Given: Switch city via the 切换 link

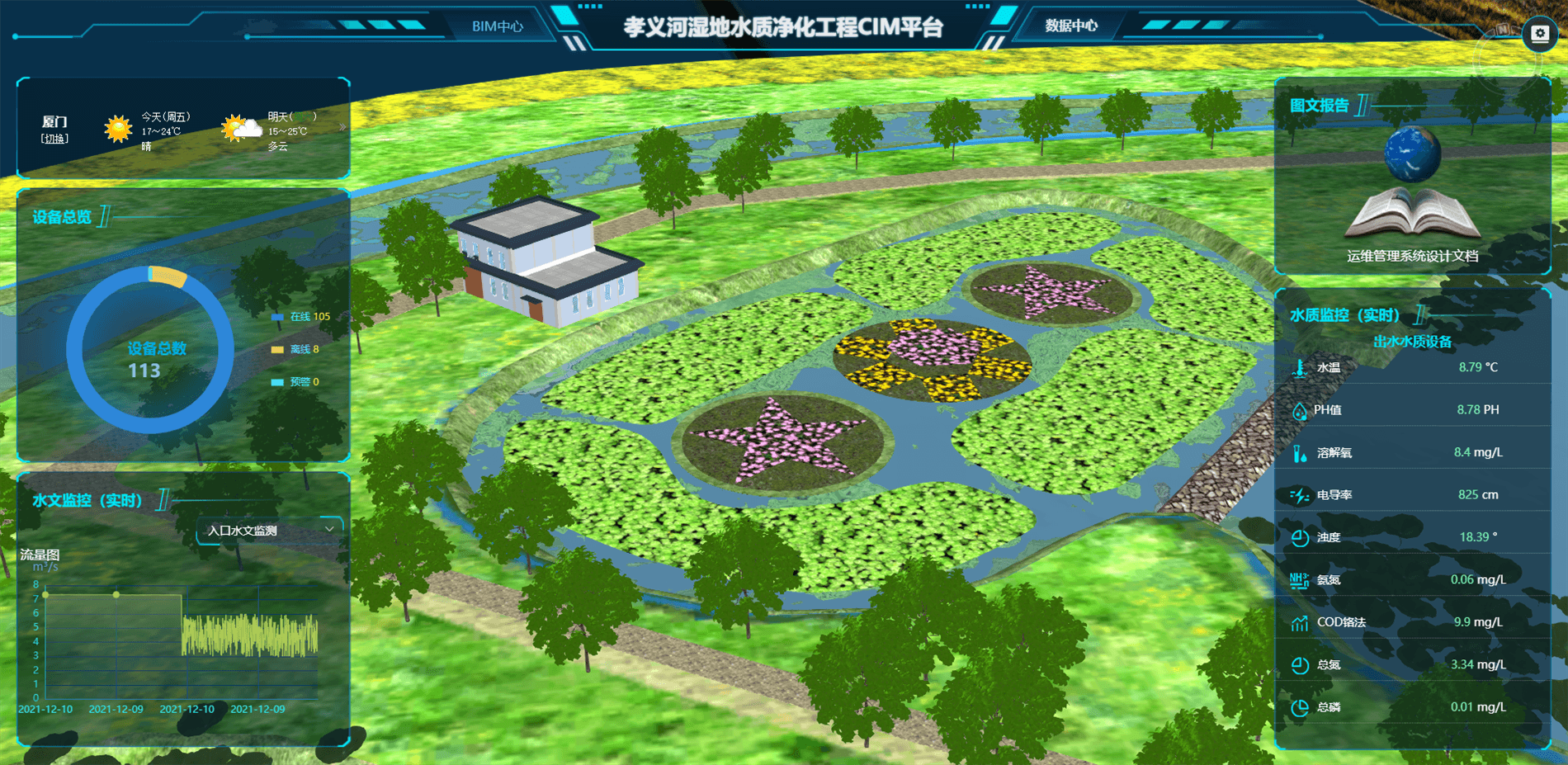Looking at the screenshot, I should point(54,139).
